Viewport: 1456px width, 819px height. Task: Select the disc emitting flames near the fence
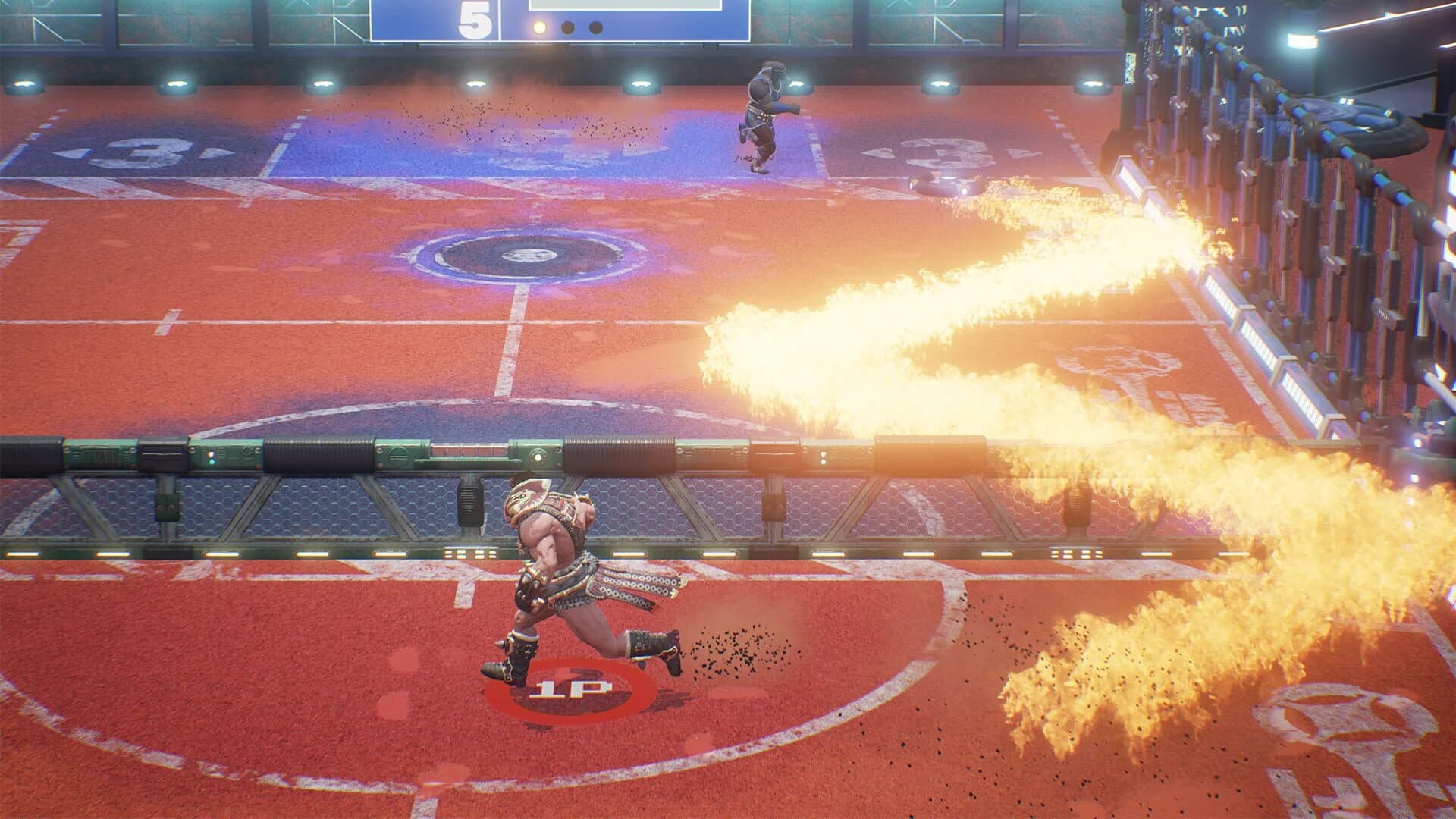coord(940,183)
